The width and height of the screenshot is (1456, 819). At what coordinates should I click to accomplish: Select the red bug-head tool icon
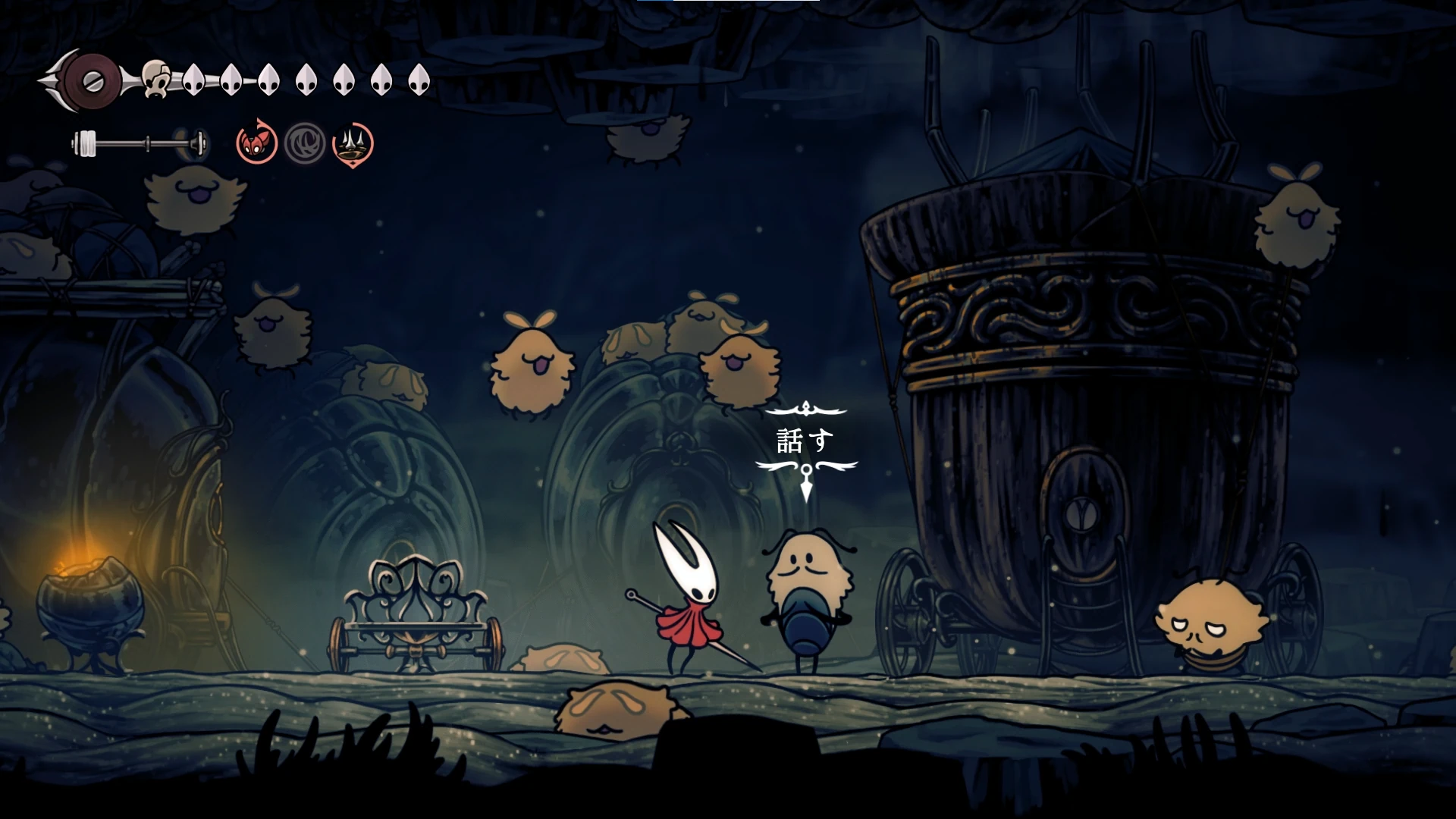[256, 143]
